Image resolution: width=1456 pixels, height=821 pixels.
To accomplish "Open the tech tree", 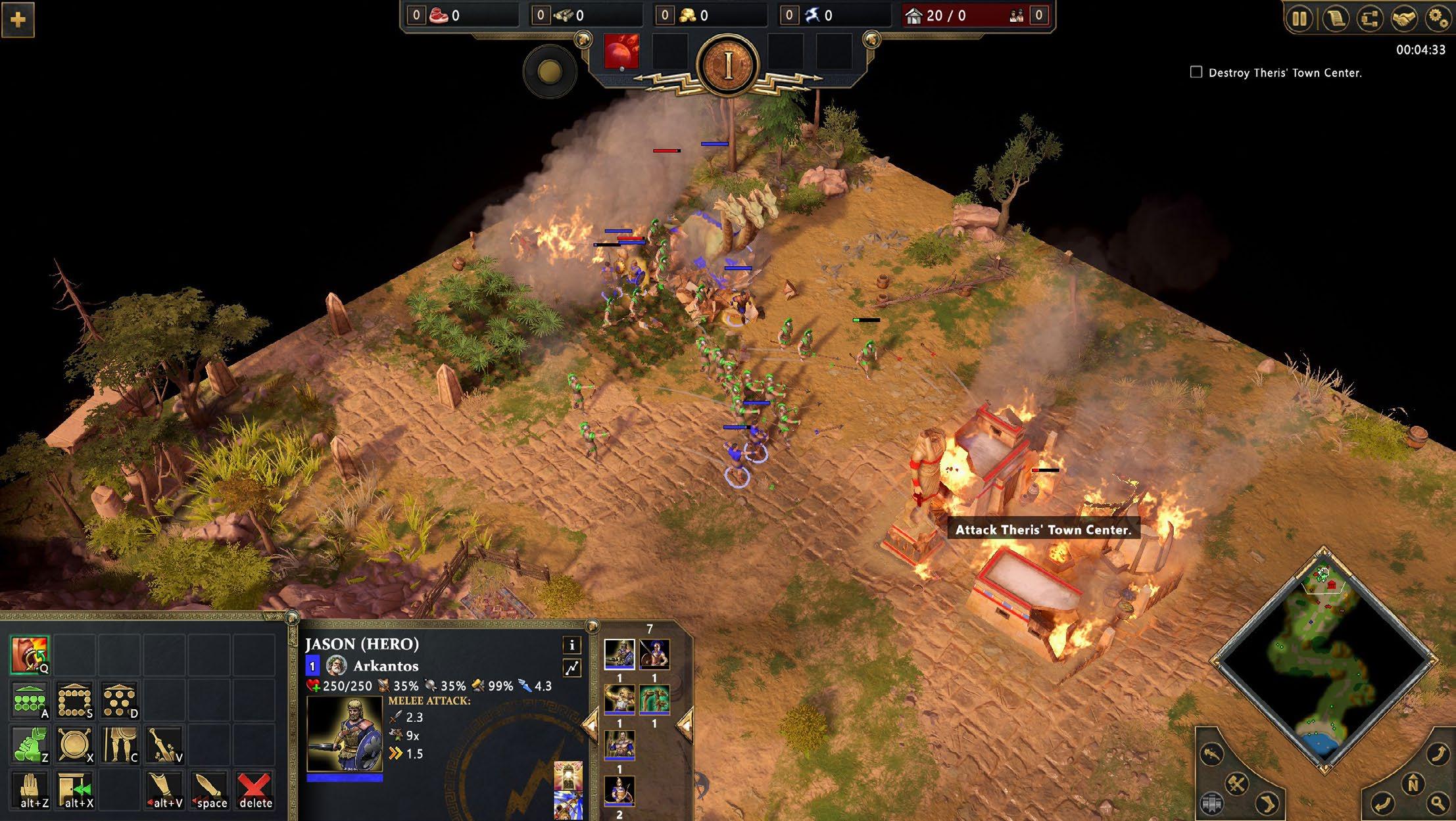I will point(1370,18).
